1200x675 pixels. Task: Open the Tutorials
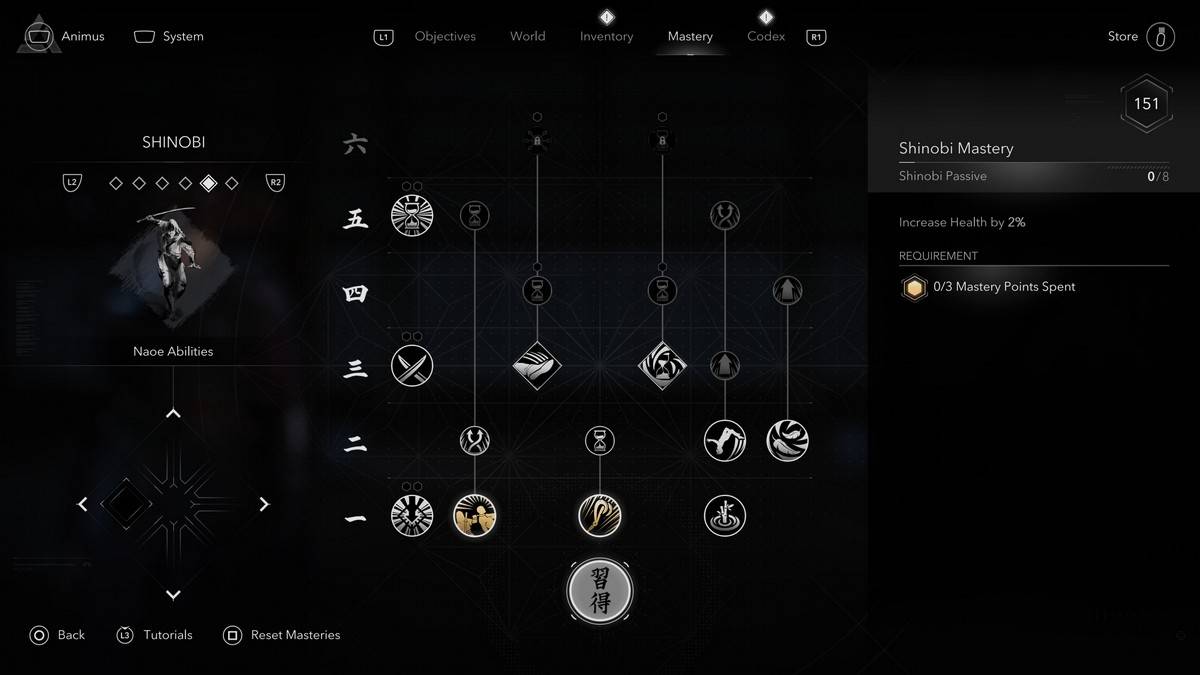(x=155, y=635)
